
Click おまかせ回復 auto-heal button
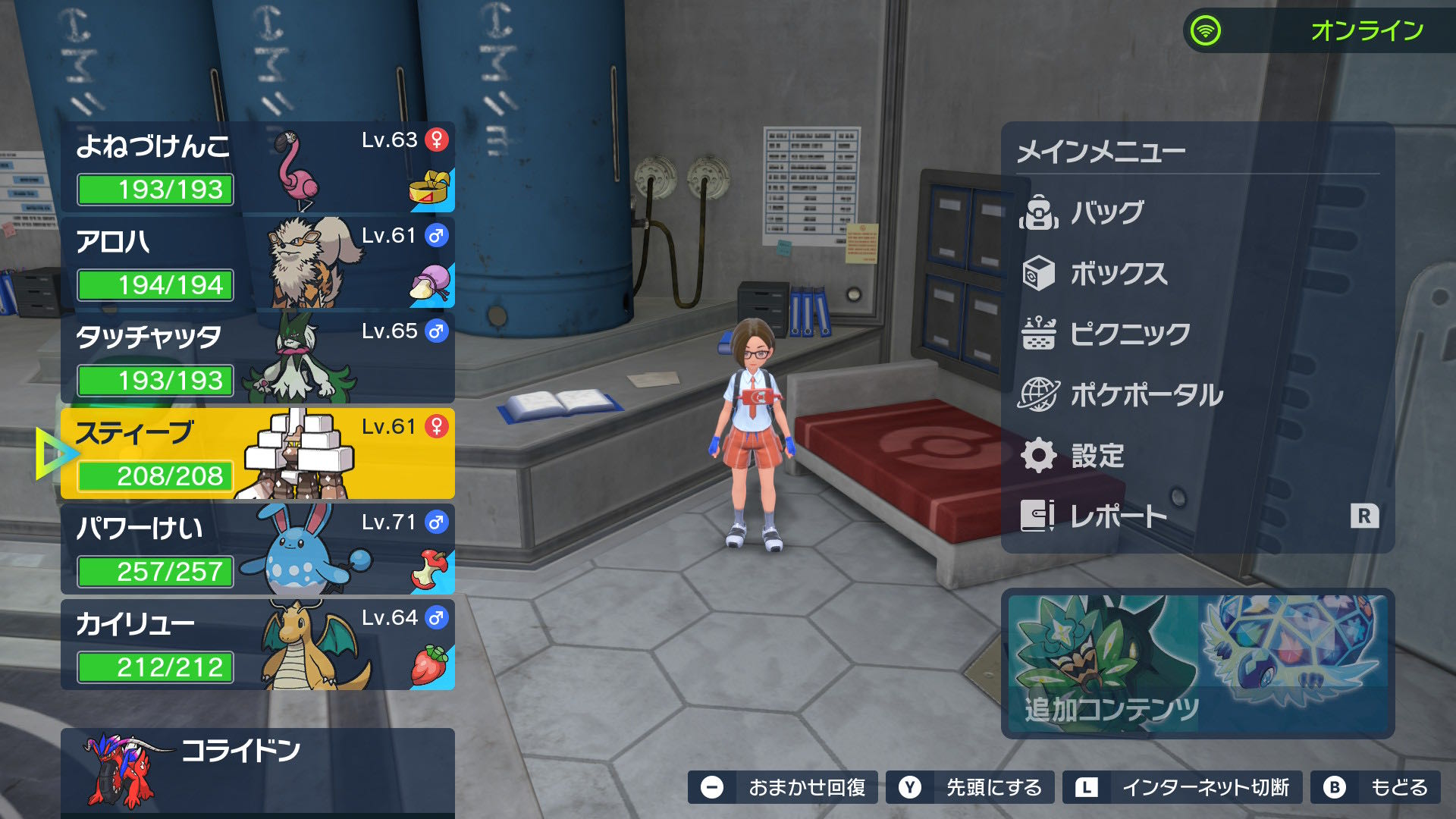(x=783, y=788)
